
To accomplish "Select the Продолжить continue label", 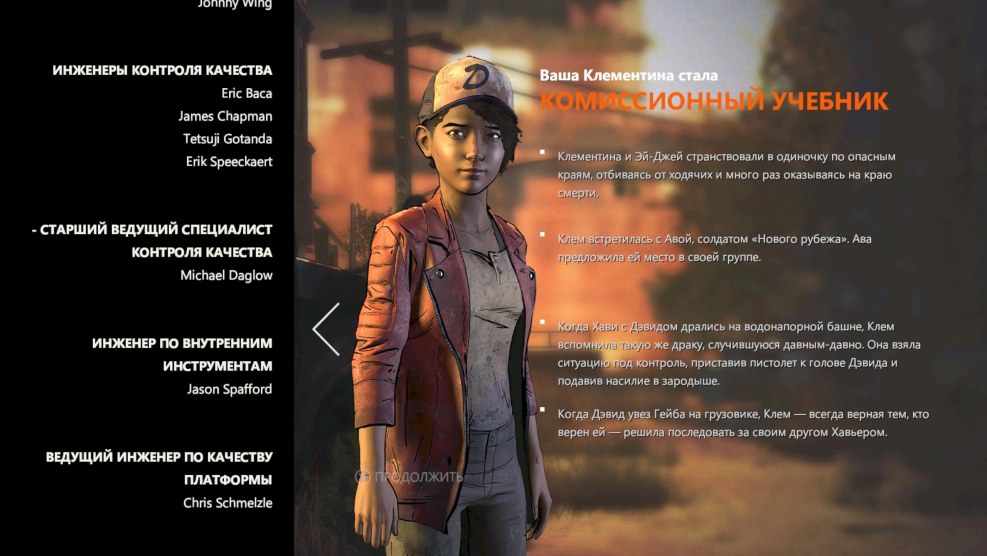I will (x=418, y=477).
